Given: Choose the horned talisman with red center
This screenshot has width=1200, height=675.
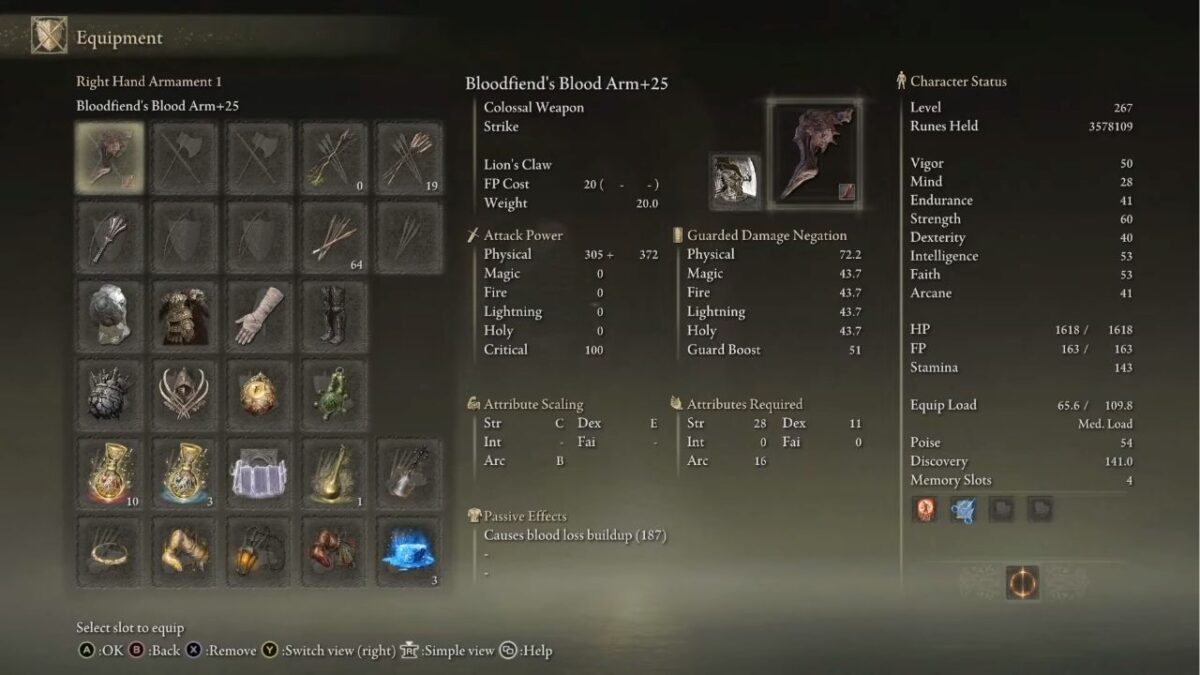Looking at the screenshot, I should click(185, 395).
